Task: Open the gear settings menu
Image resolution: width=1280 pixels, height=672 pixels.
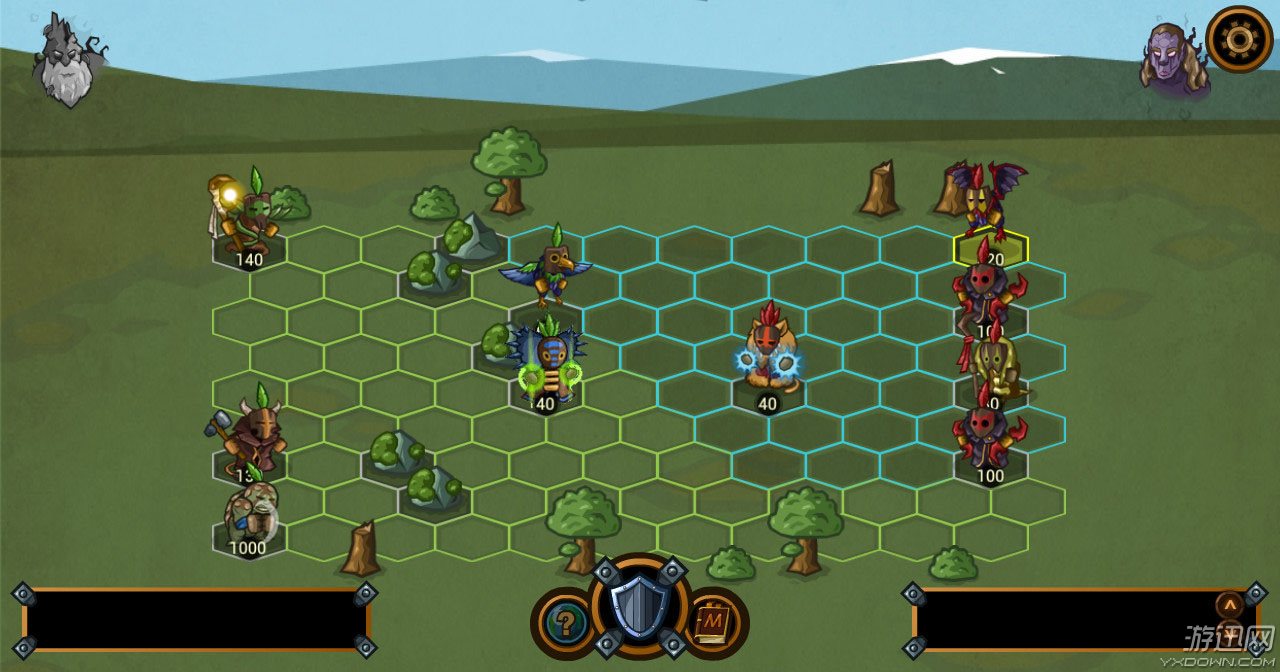Action: tap(1238, 39)
